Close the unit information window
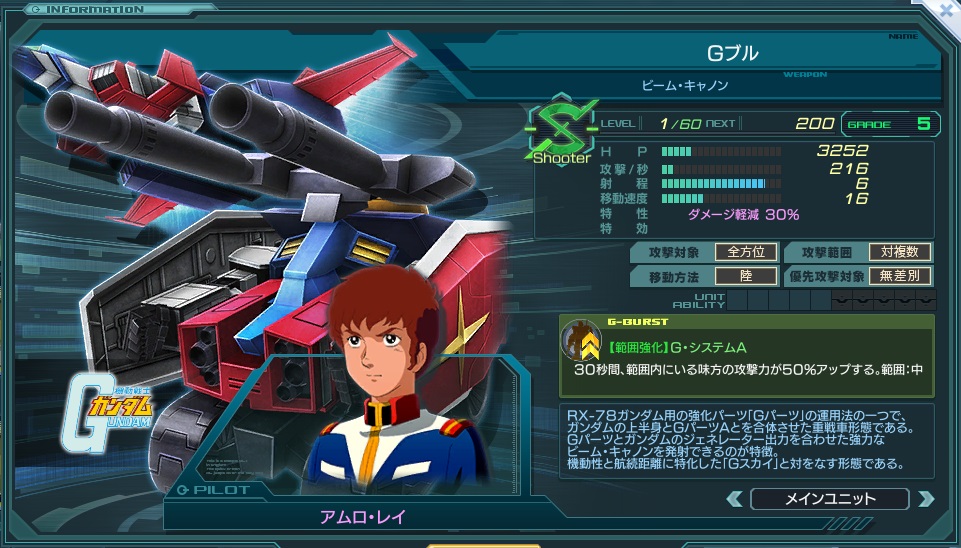This screenshot has height=548, width=961. (945, 10)
